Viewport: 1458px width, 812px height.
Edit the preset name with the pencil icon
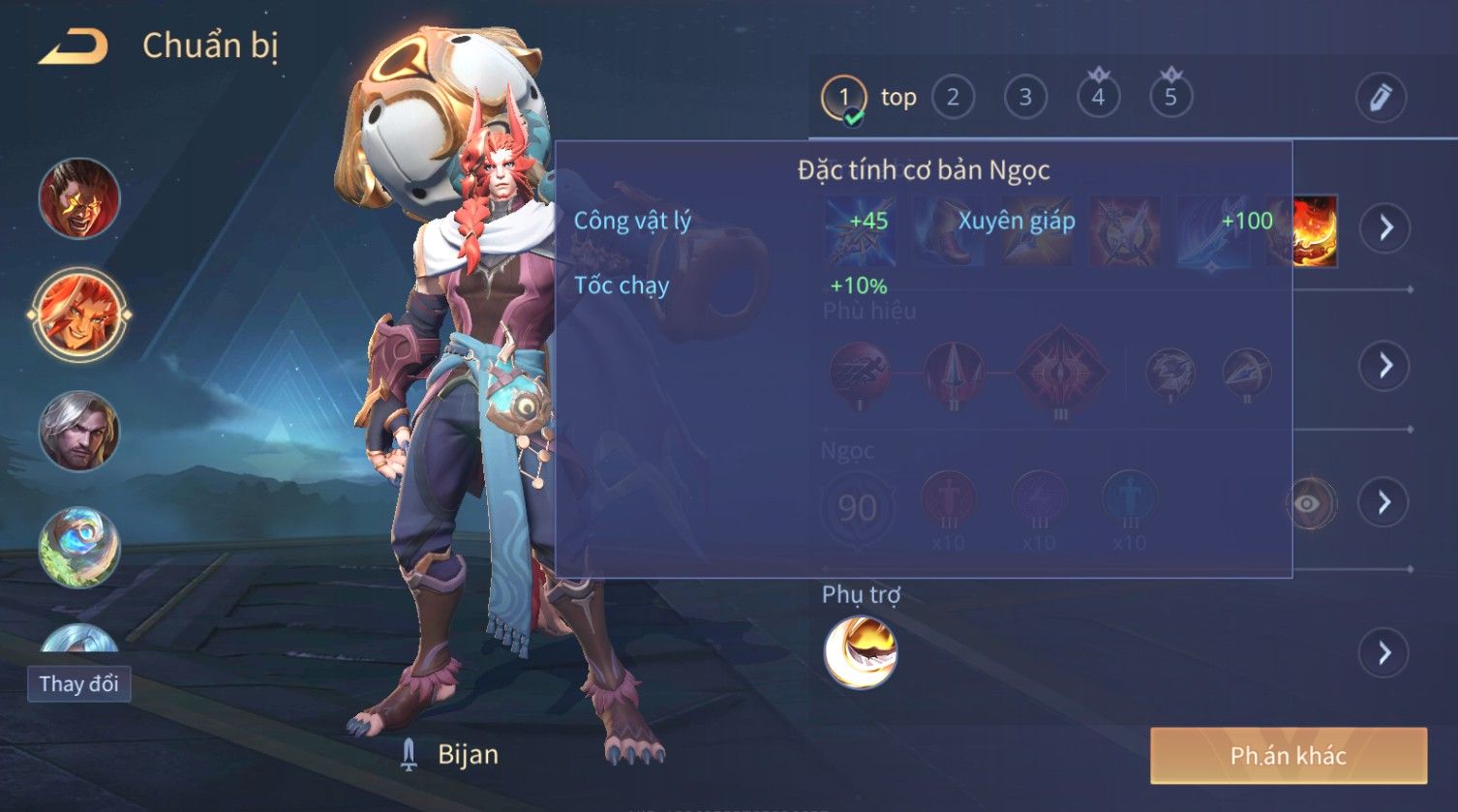(1380, 98)
